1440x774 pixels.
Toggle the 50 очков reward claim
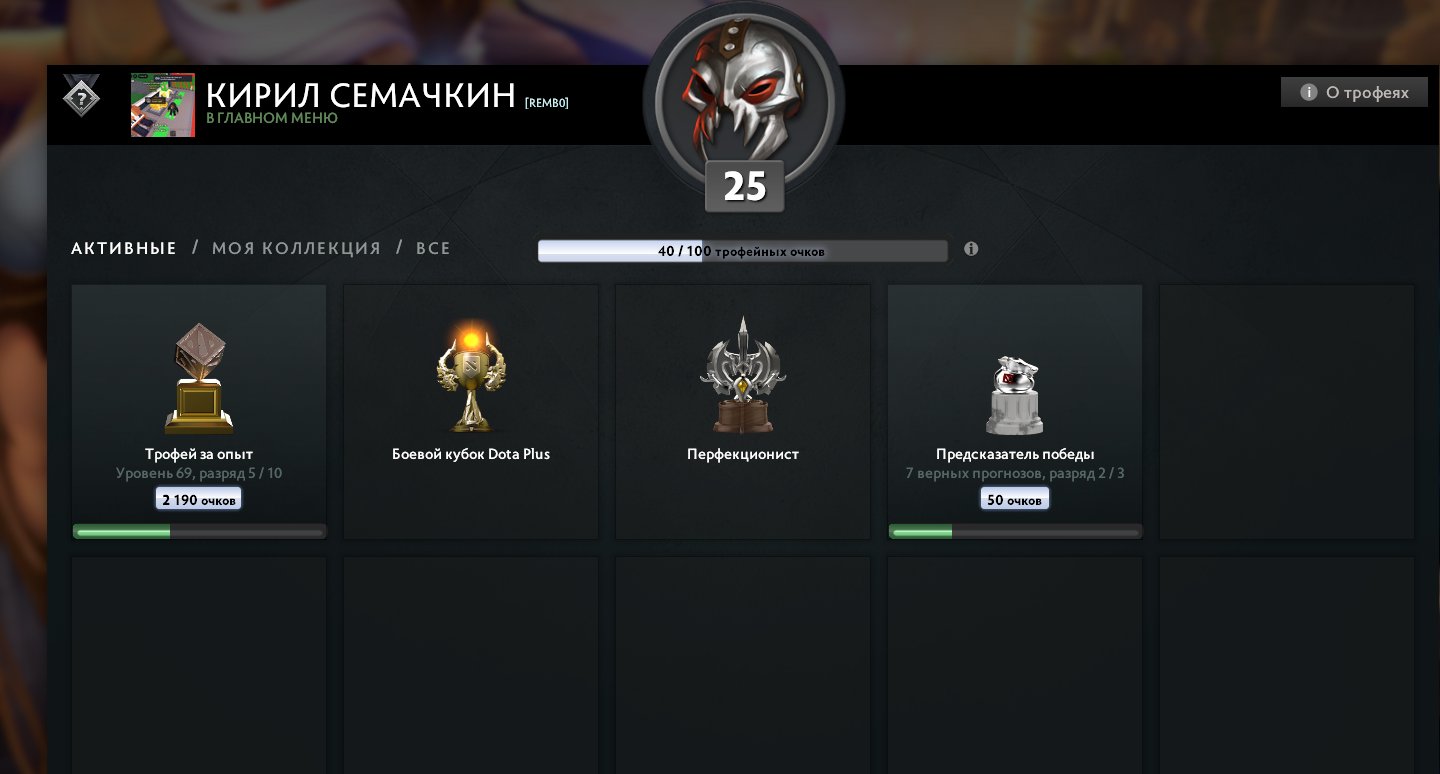(x=1014, y=498)
